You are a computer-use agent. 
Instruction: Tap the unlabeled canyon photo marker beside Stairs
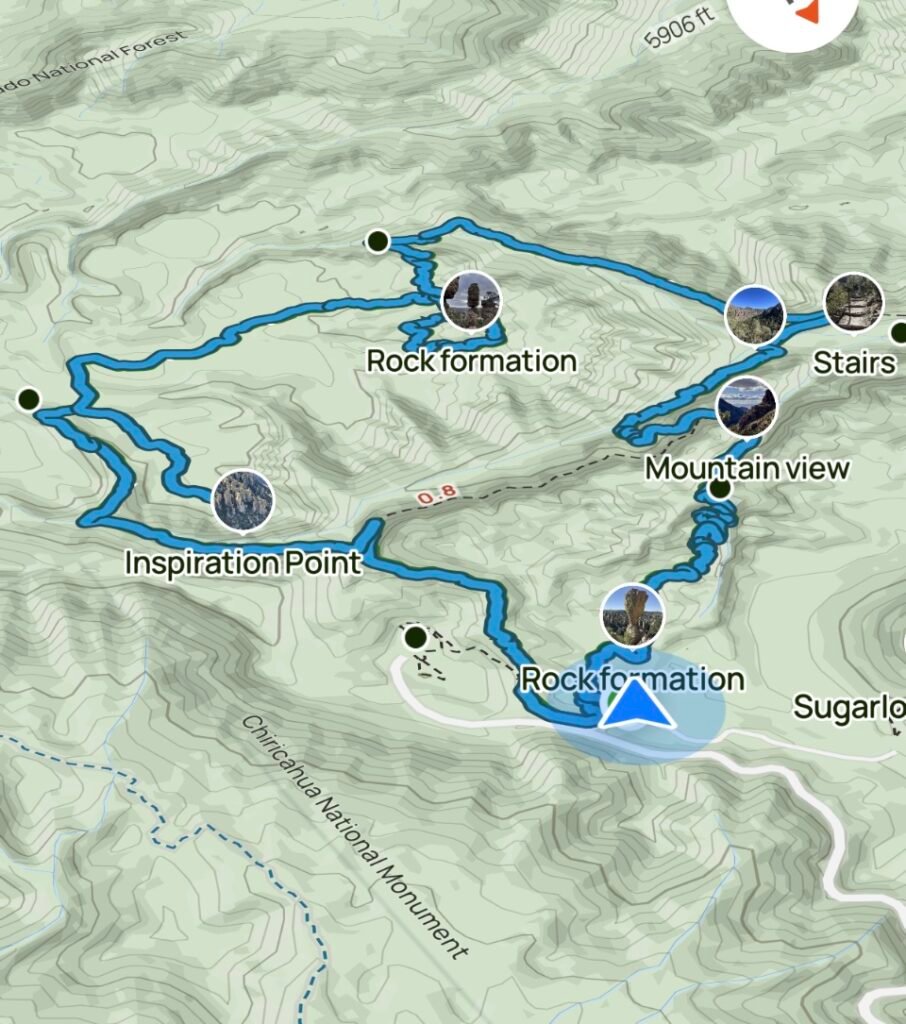click(755, 314)
